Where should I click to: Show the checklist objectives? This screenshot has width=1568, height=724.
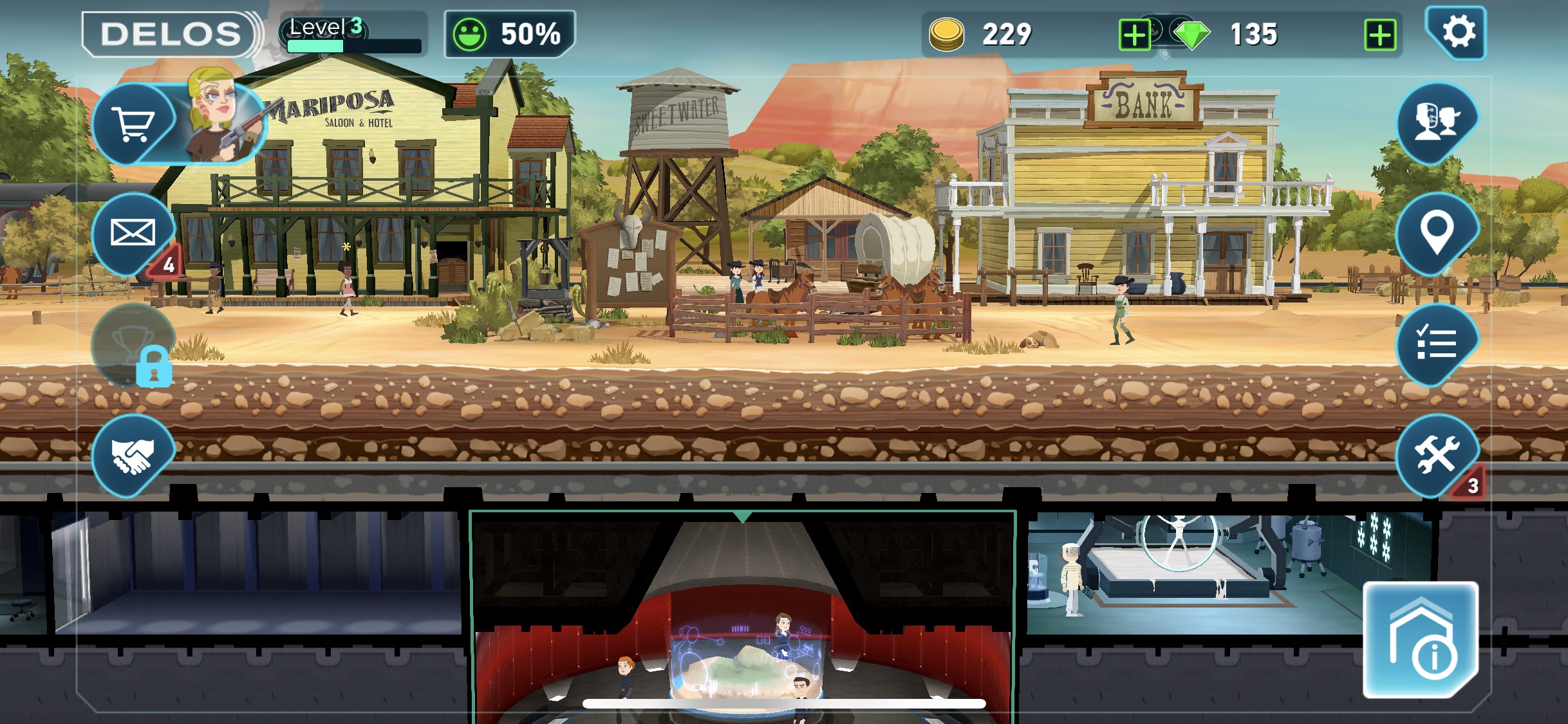click(x=1437, y=344)
